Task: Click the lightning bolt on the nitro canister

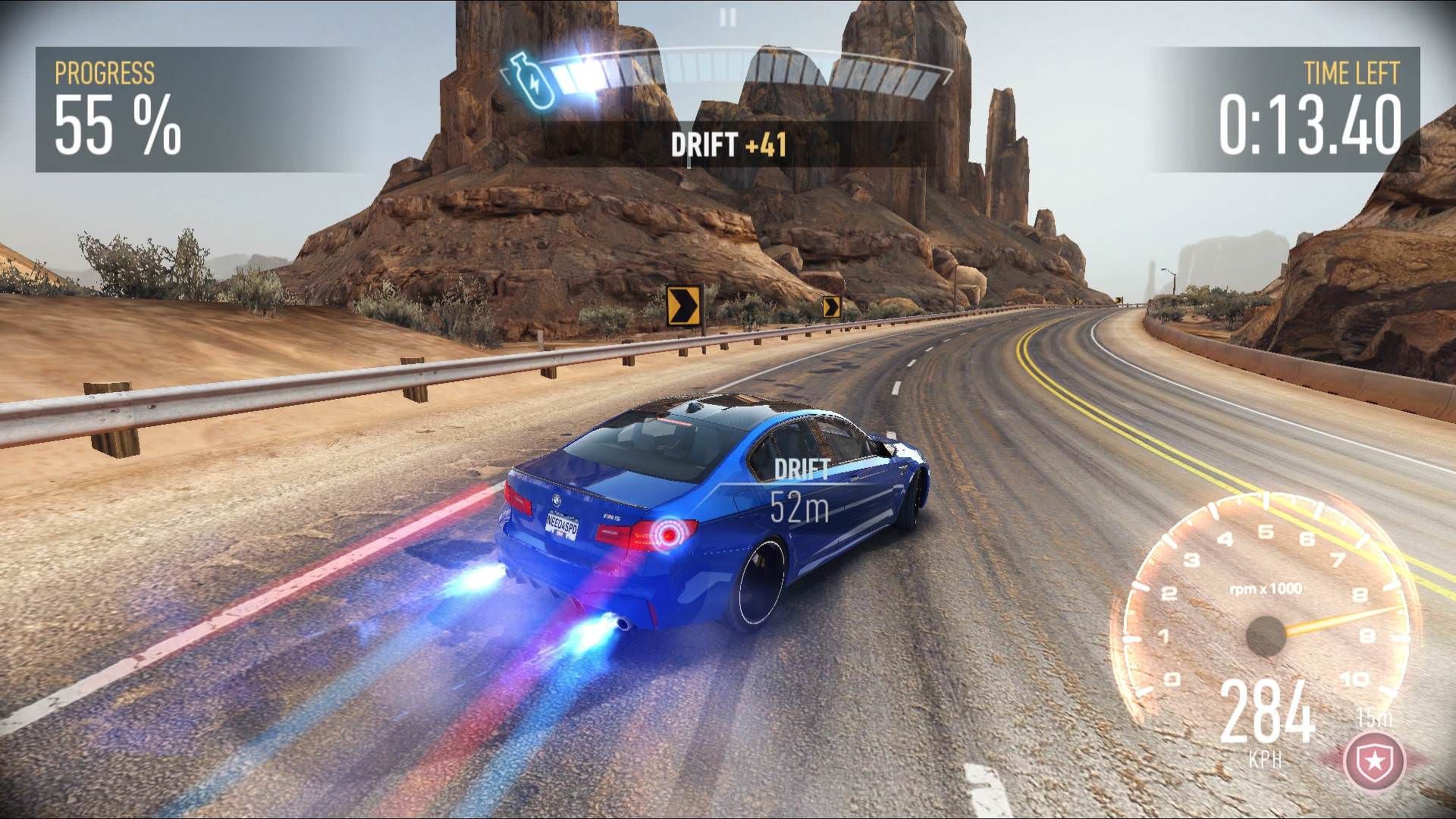Action: [535, 85]
